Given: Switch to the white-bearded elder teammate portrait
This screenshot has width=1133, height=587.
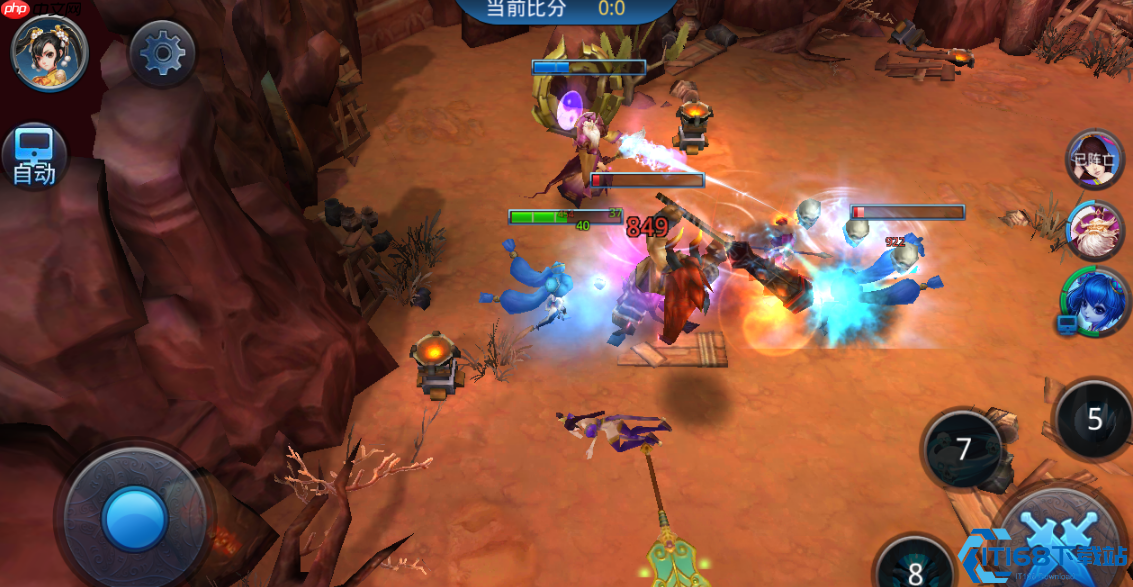Looking at the screenshot, I should 1096,230.
